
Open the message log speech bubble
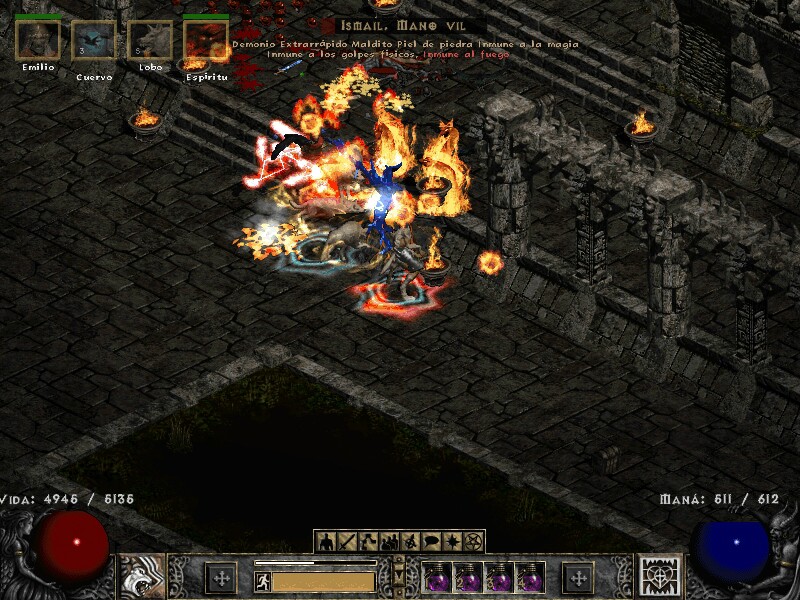(431, 542)
